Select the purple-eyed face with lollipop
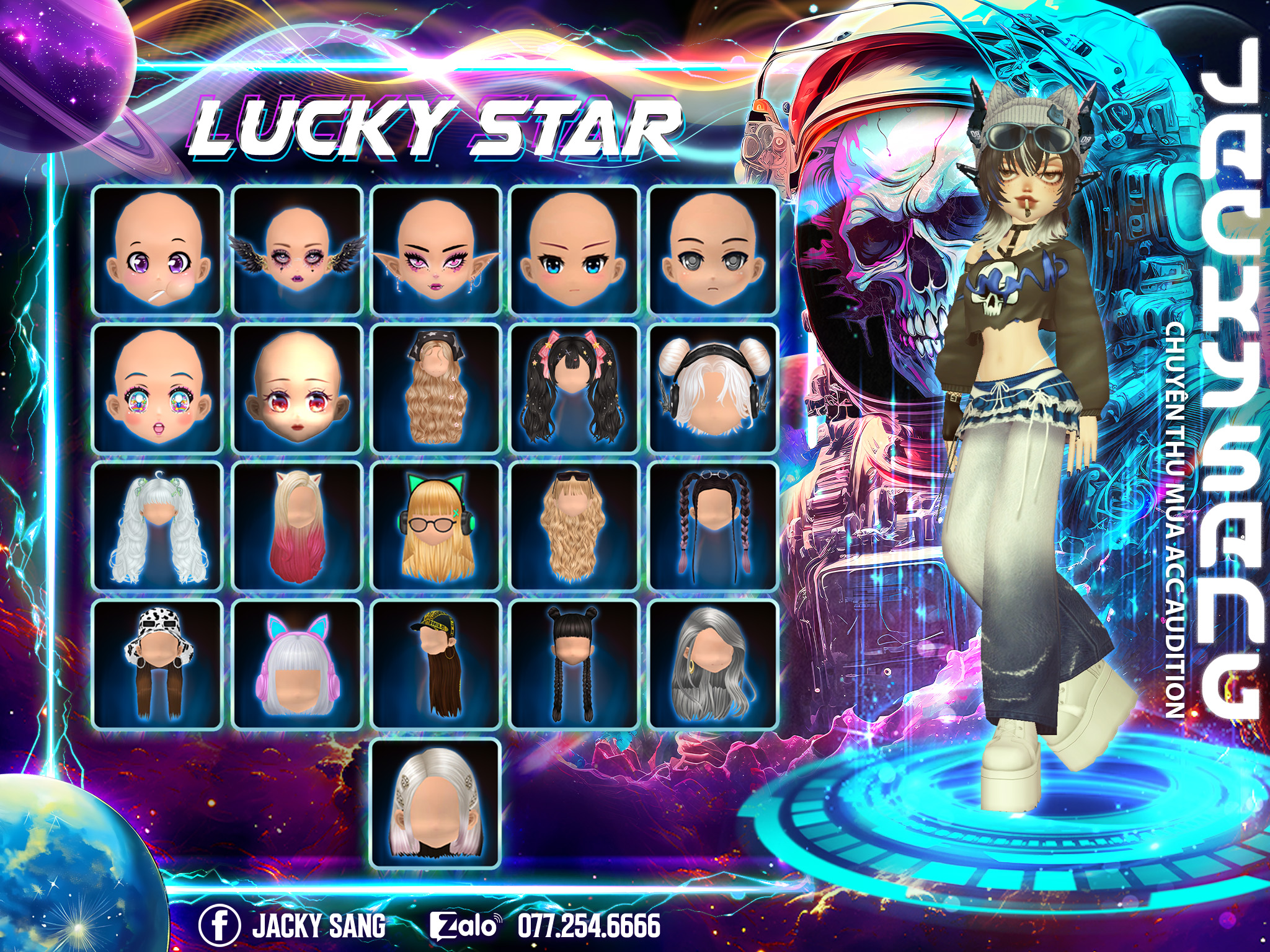Image resolution: width=1270 pixels, height=952 pixels. click(x=158, y=250)
